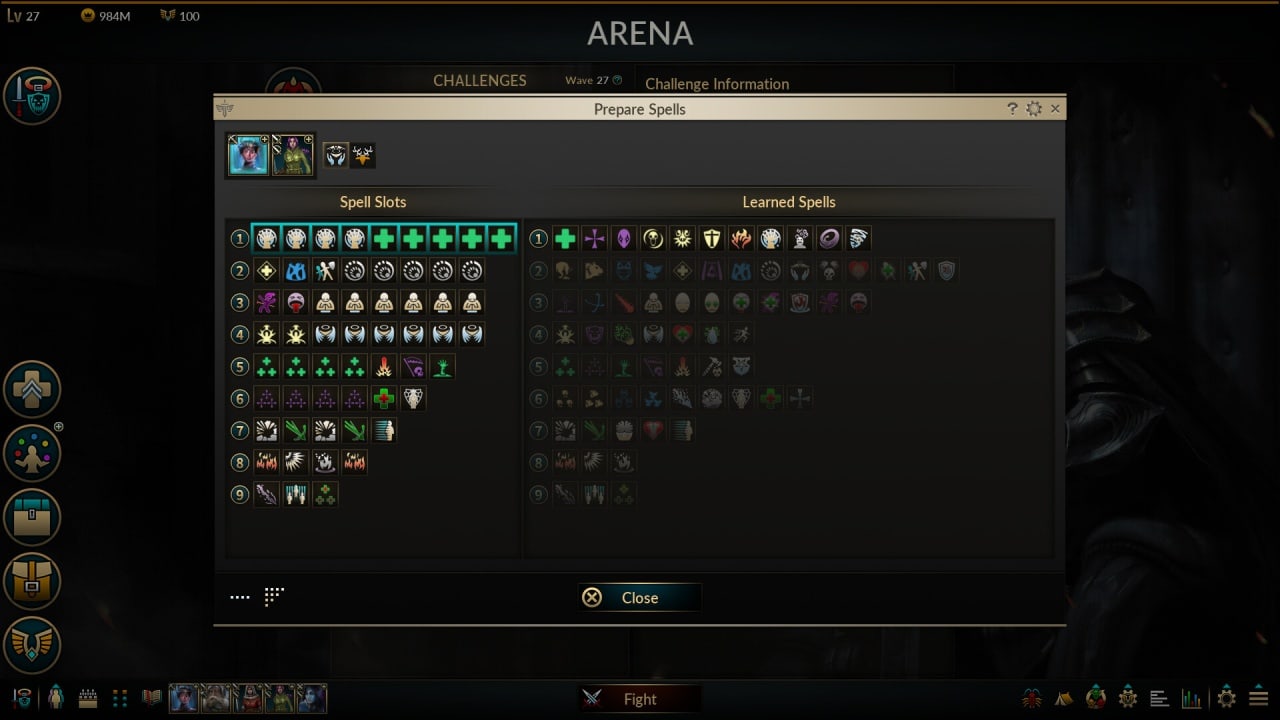This screenshot has height=720, width=1280.
Task: Click the winged emblem button on left sidebar
Action: (x=32, y=645)
